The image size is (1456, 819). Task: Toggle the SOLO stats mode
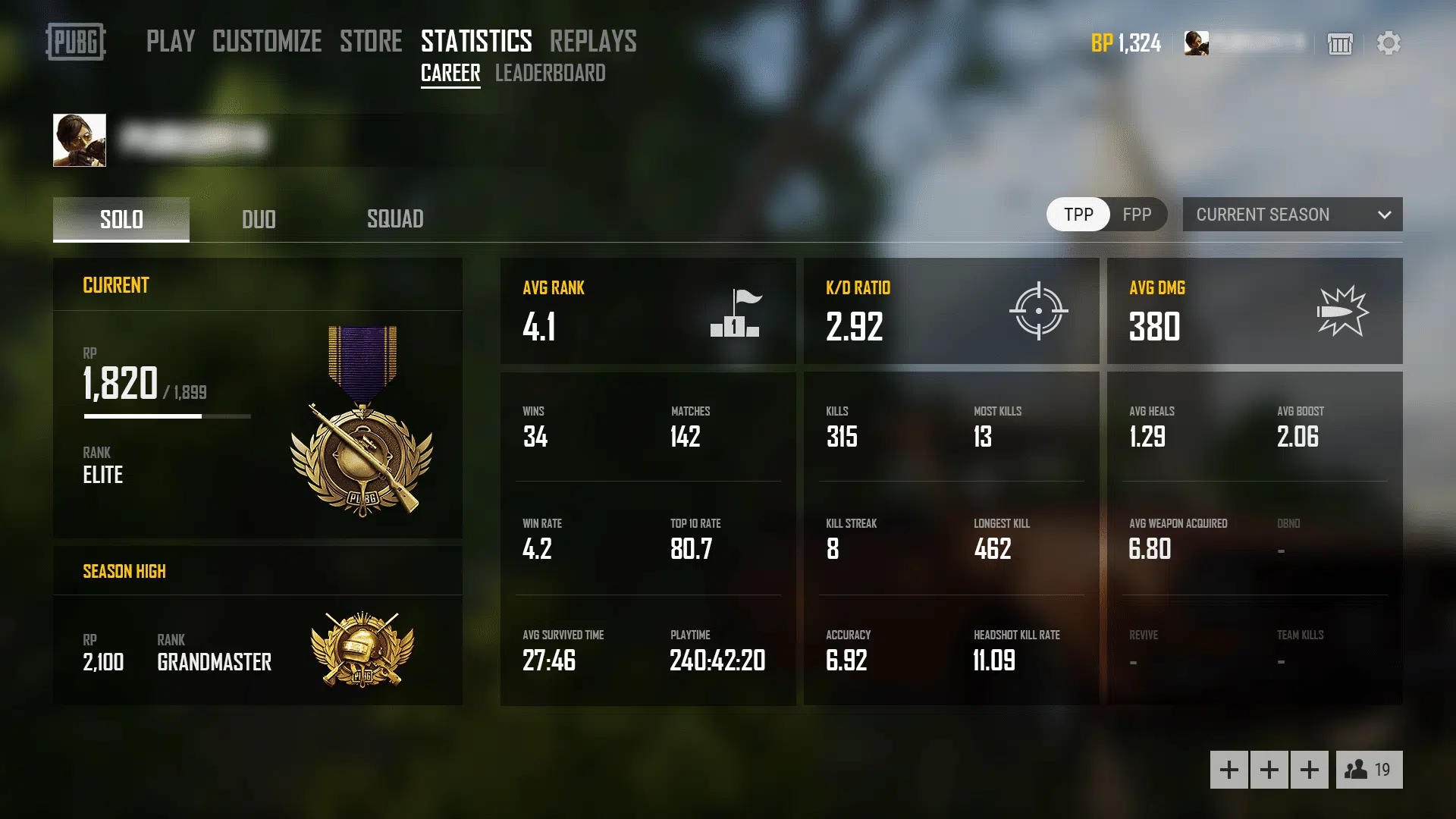pyautogui.click(x=121, y=219)
